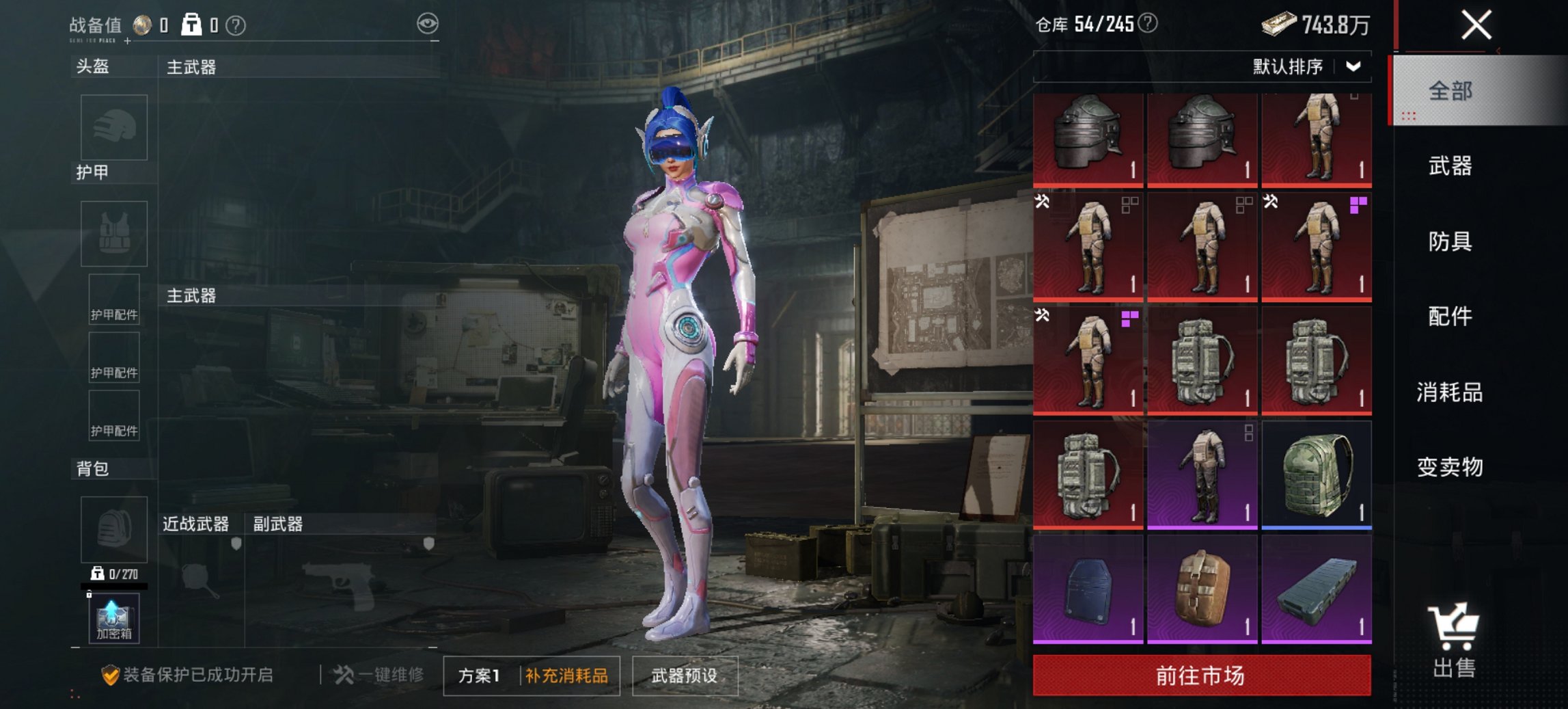Select the 护甲 armor vest slot
Image resolution: width=1568 pixels, height=709 pixels.
coord(113,233)
